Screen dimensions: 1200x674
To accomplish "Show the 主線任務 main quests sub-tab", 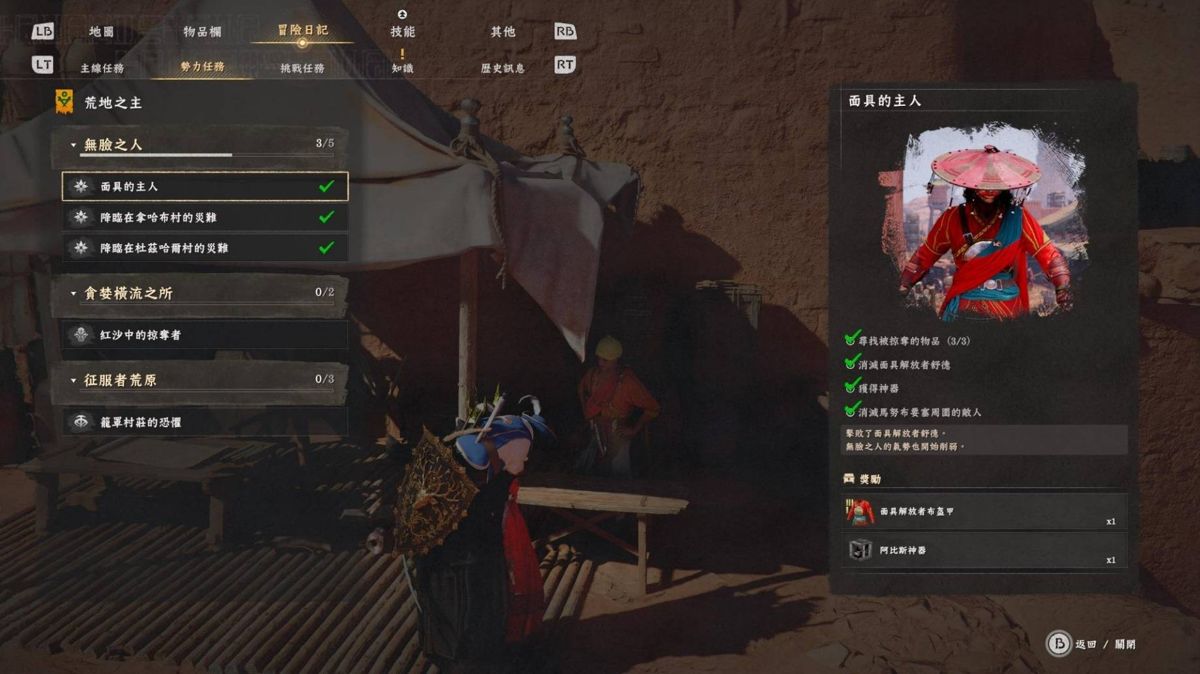I will click(x=102, y=68).
